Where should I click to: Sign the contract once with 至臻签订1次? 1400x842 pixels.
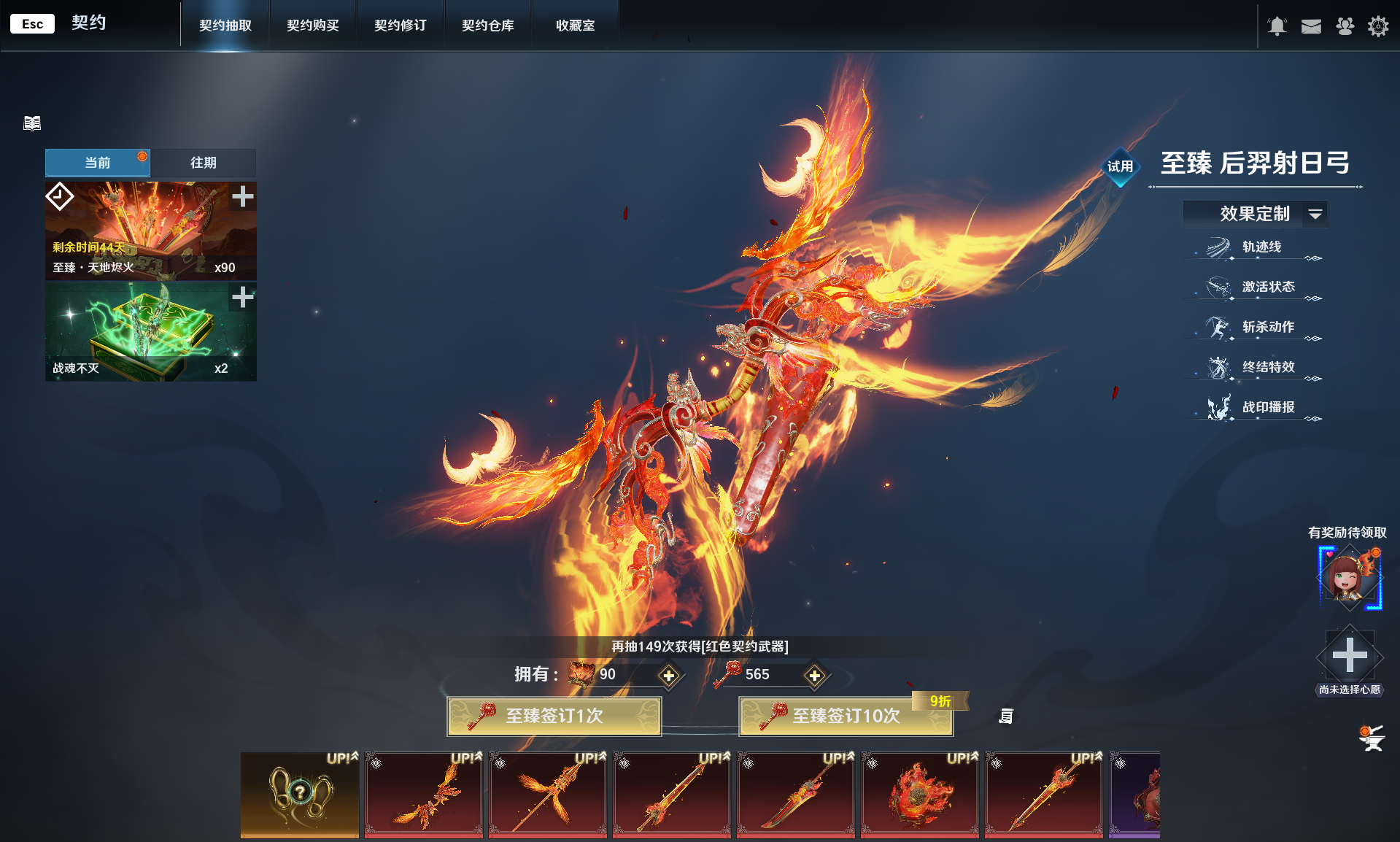(x=554, y=716)
